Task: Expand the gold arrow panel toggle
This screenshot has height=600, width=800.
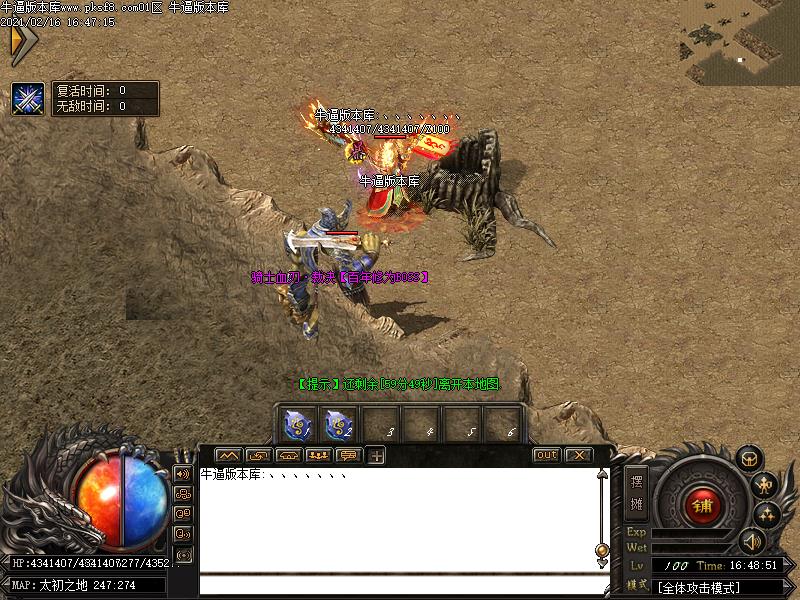Action: [x=22, y=43]
